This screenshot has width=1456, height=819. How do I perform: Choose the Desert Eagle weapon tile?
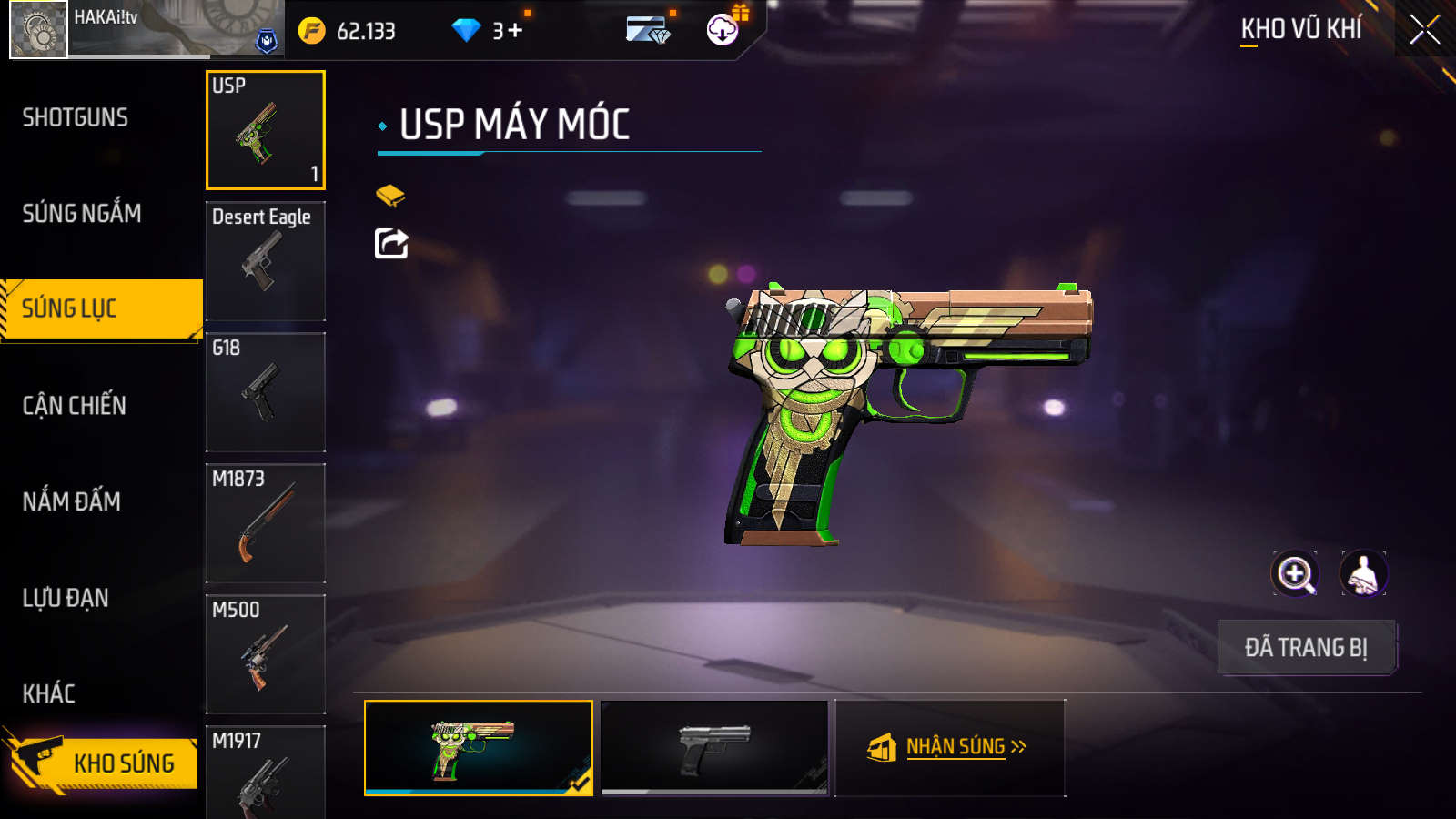coord(266,261)
